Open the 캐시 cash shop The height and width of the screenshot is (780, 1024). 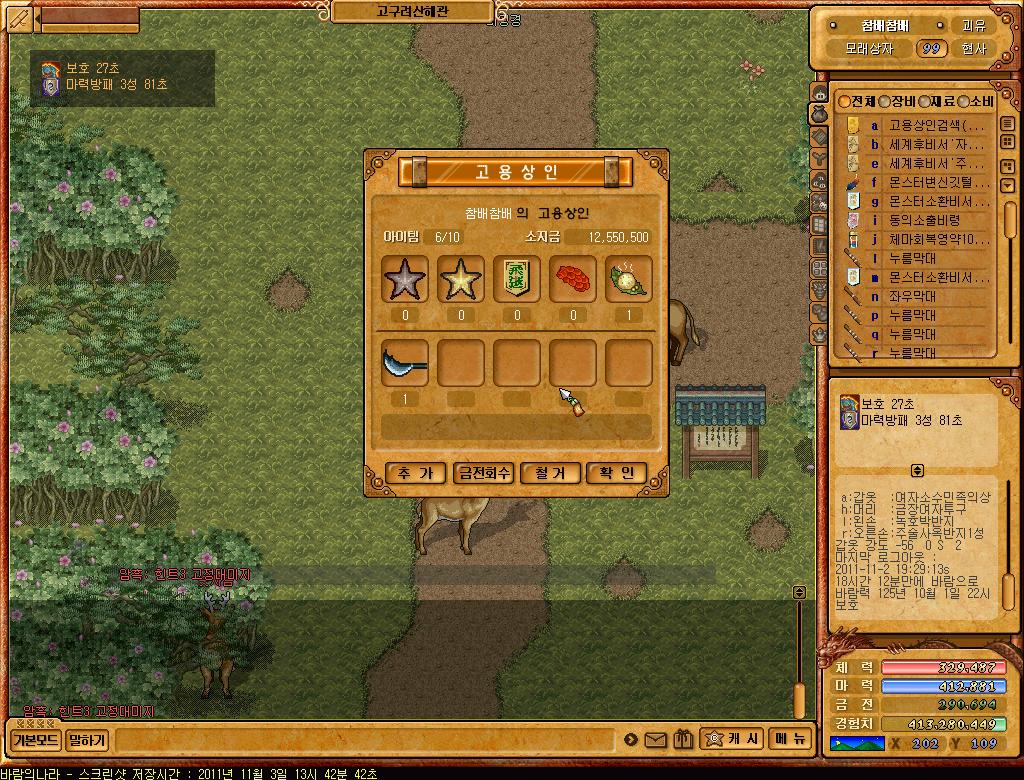(x=734, y=739)
